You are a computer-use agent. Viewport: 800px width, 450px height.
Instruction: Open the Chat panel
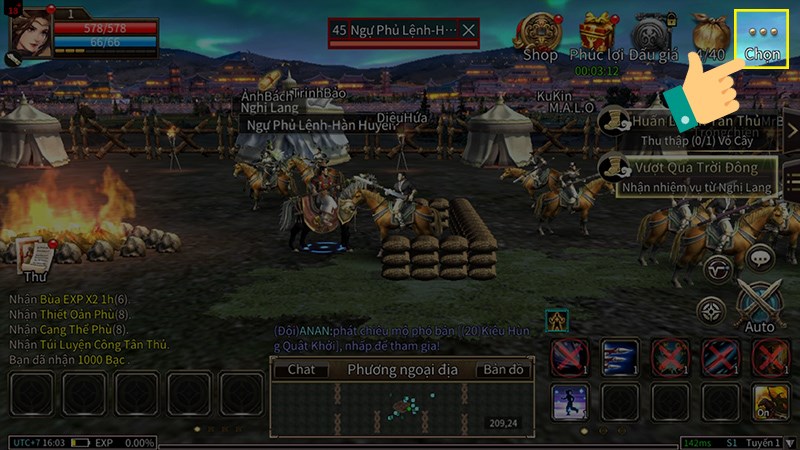[x=301, y=370]
